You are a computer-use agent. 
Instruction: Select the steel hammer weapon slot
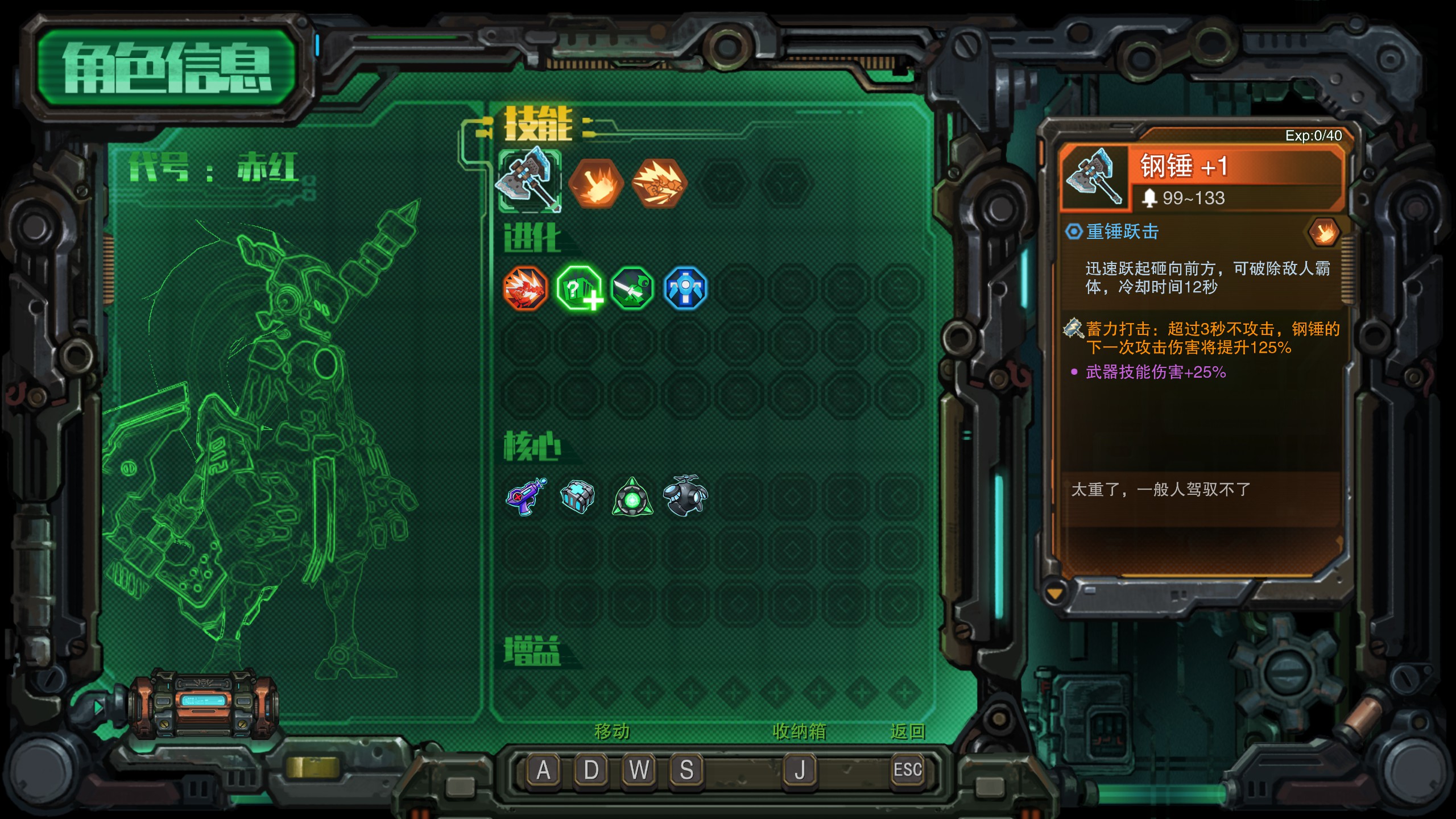click(530, 181)
